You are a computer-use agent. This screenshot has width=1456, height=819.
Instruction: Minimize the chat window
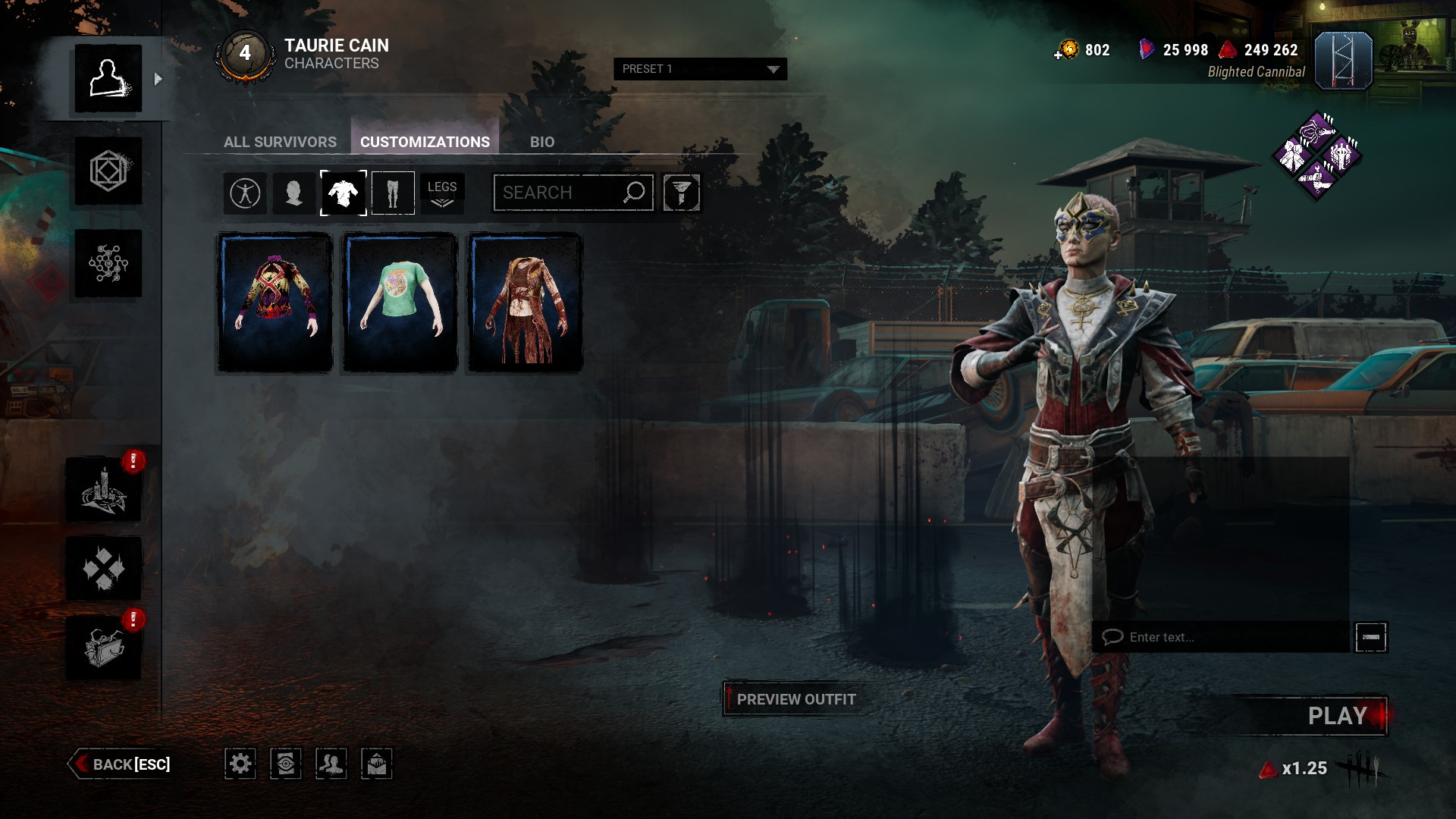click(x=1370, y=637)
